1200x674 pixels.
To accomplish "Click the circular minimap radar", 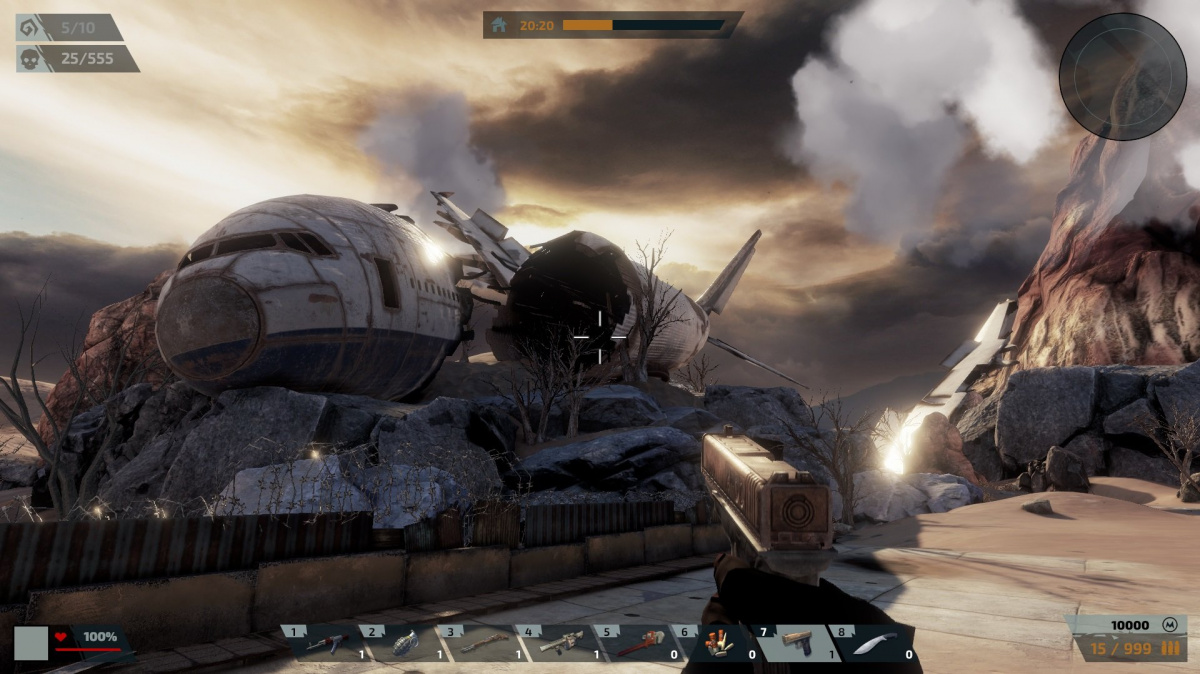I will 1122,76.
